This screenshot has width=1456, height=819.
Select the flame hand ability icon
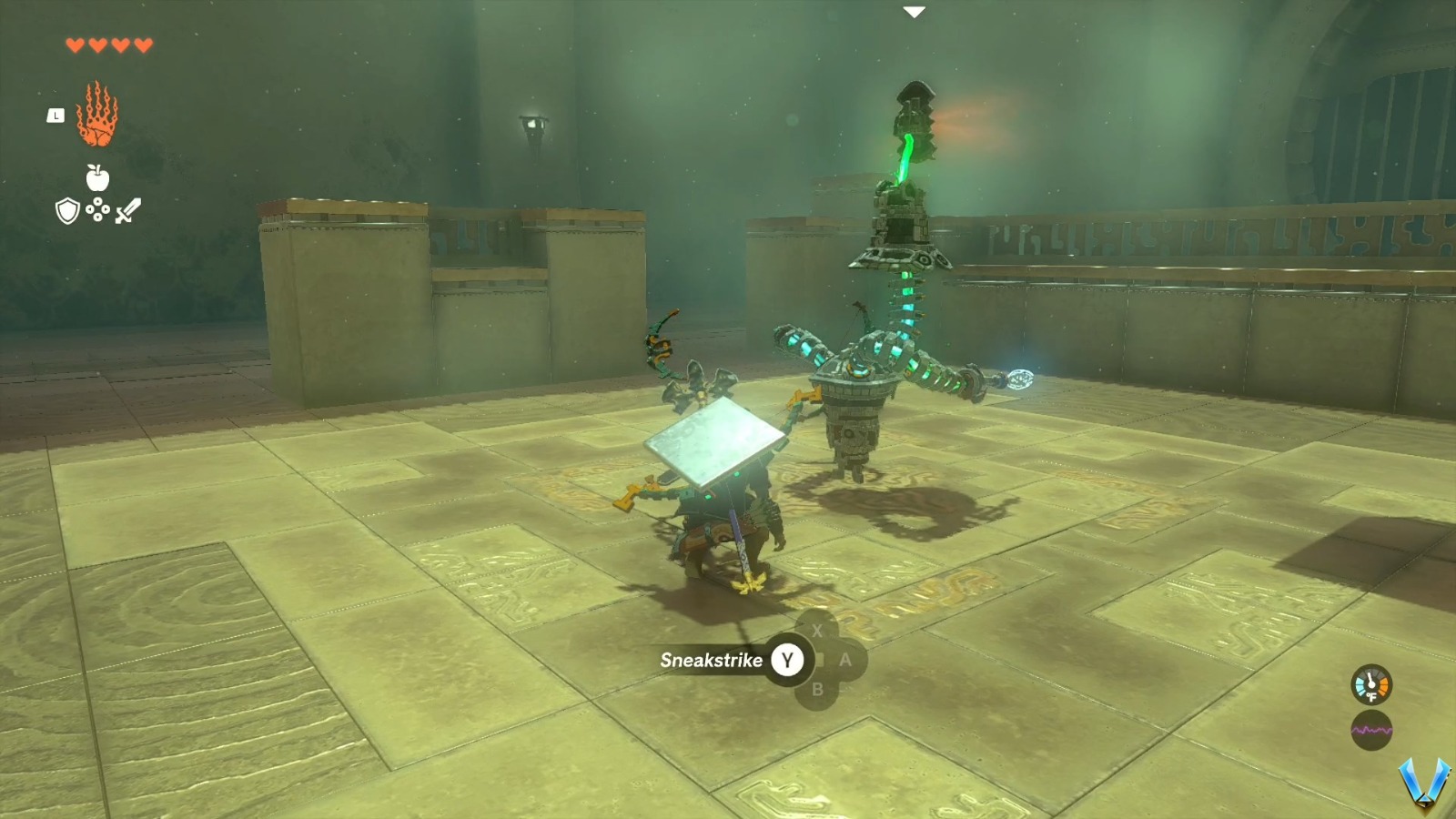pyautogui.click(x=98, y=123)
